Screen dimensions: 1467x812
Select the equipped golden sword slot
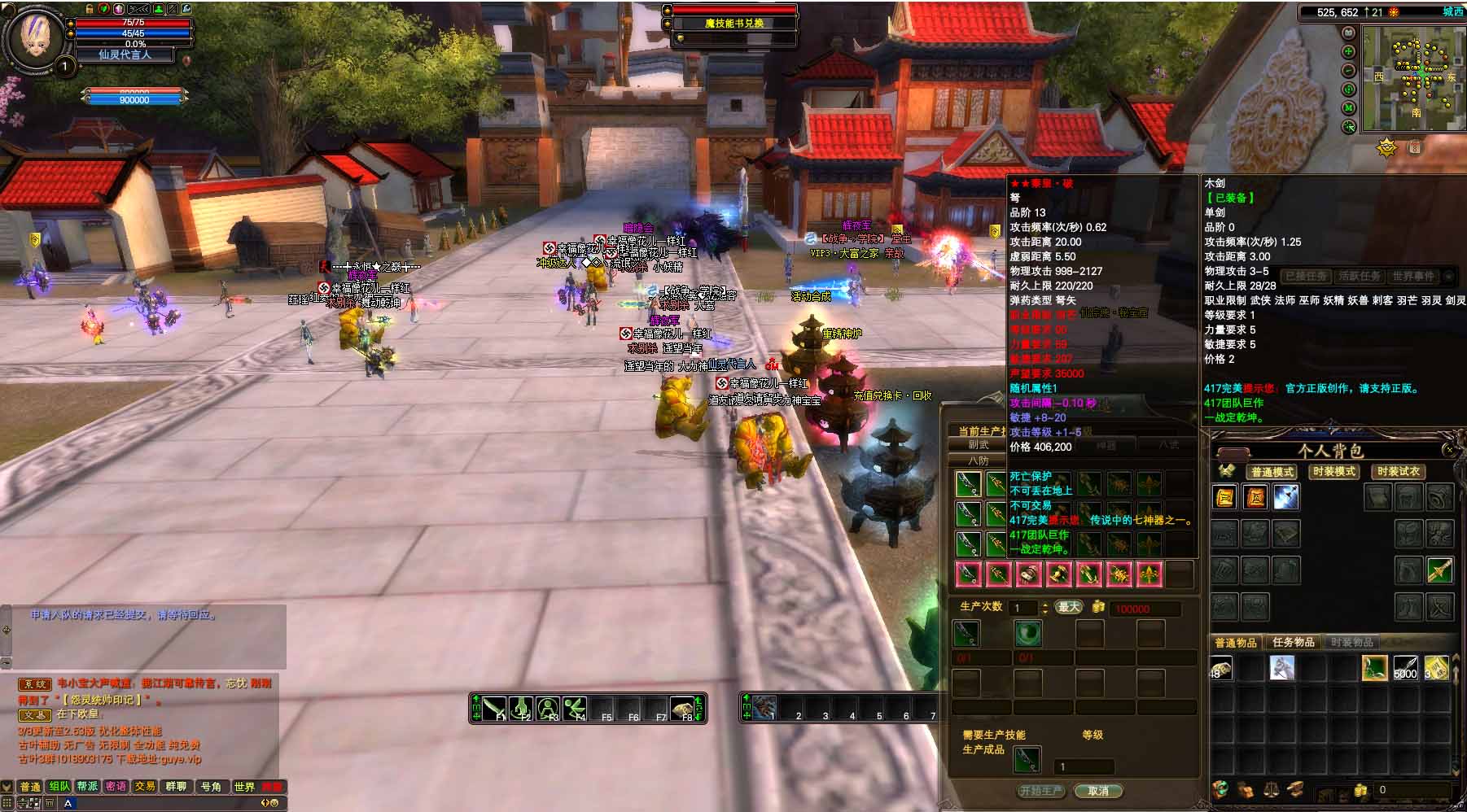coord(1439,569)
